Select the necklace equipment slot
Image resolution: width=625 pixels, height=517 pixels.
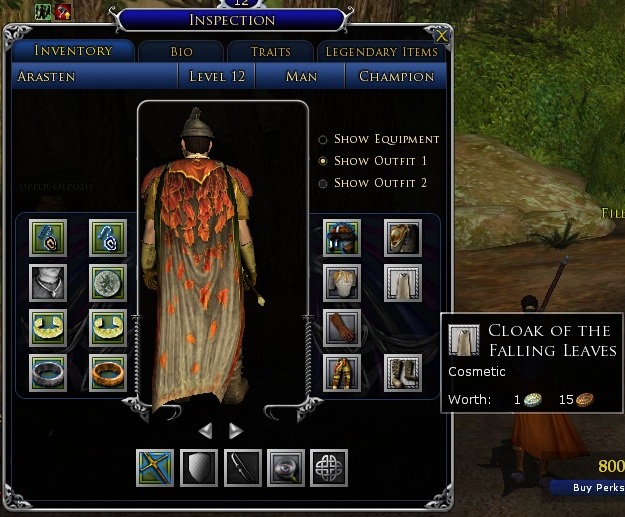point(48,283)
